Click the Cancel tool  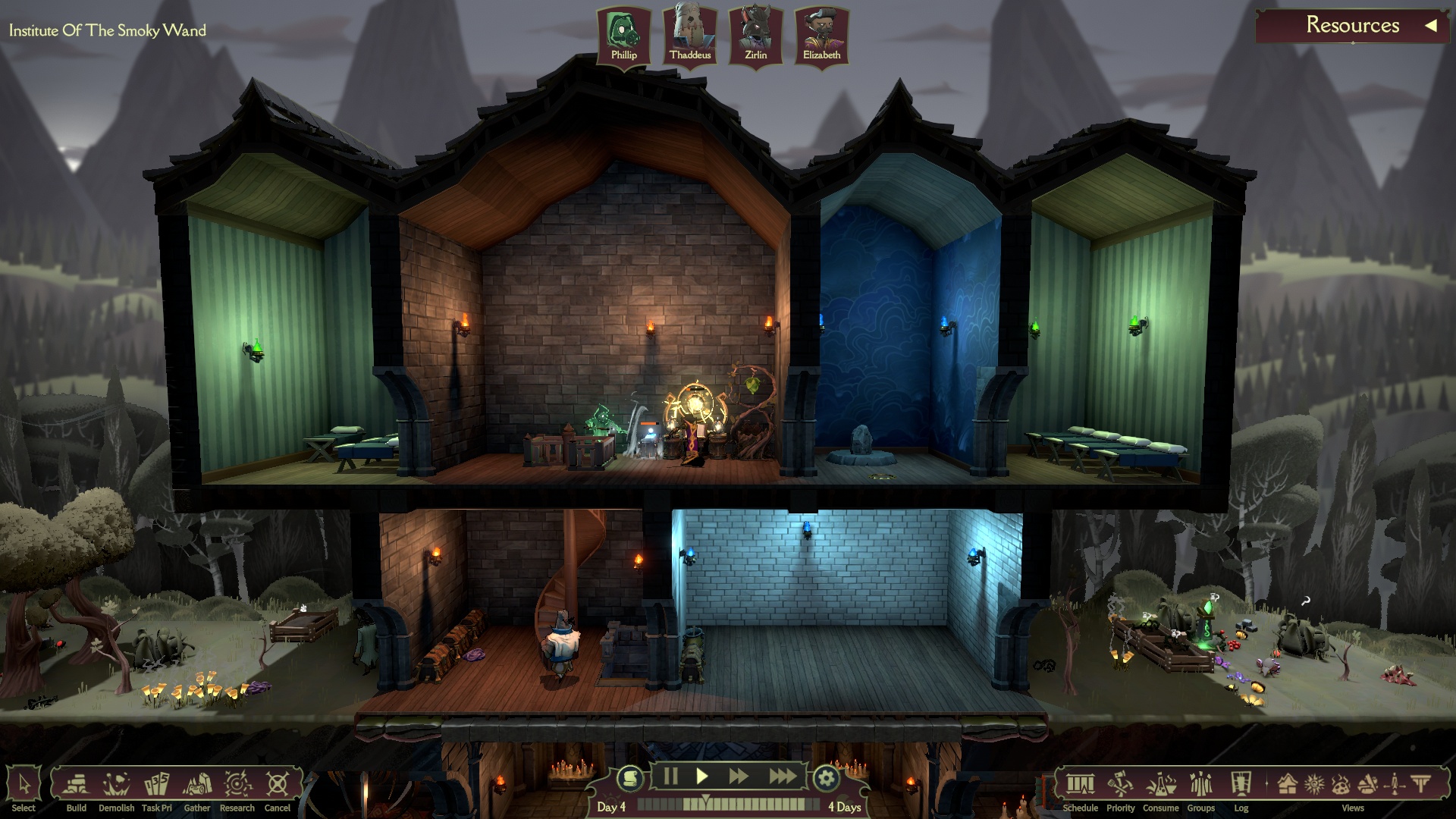[278, 786]
